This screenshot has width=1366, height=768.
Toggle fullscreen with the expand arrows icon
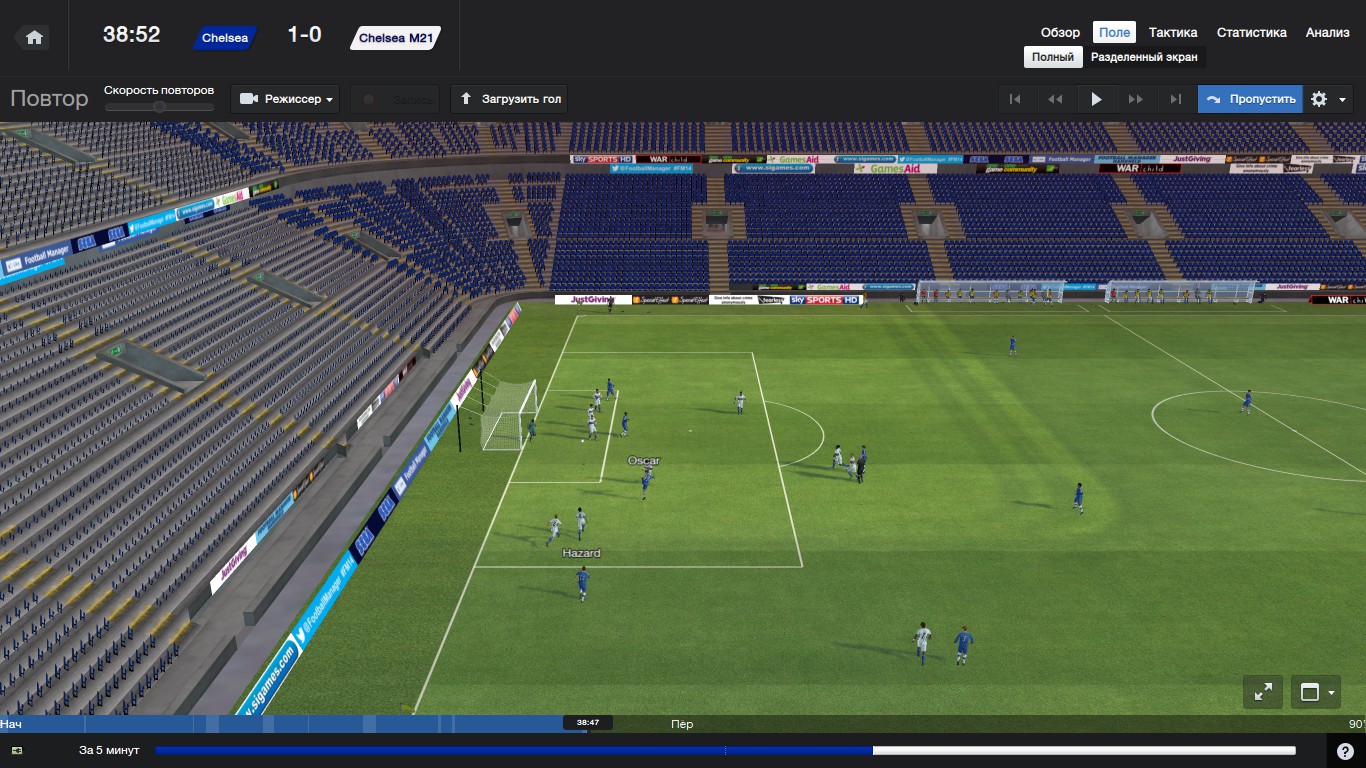point(1263,691)
